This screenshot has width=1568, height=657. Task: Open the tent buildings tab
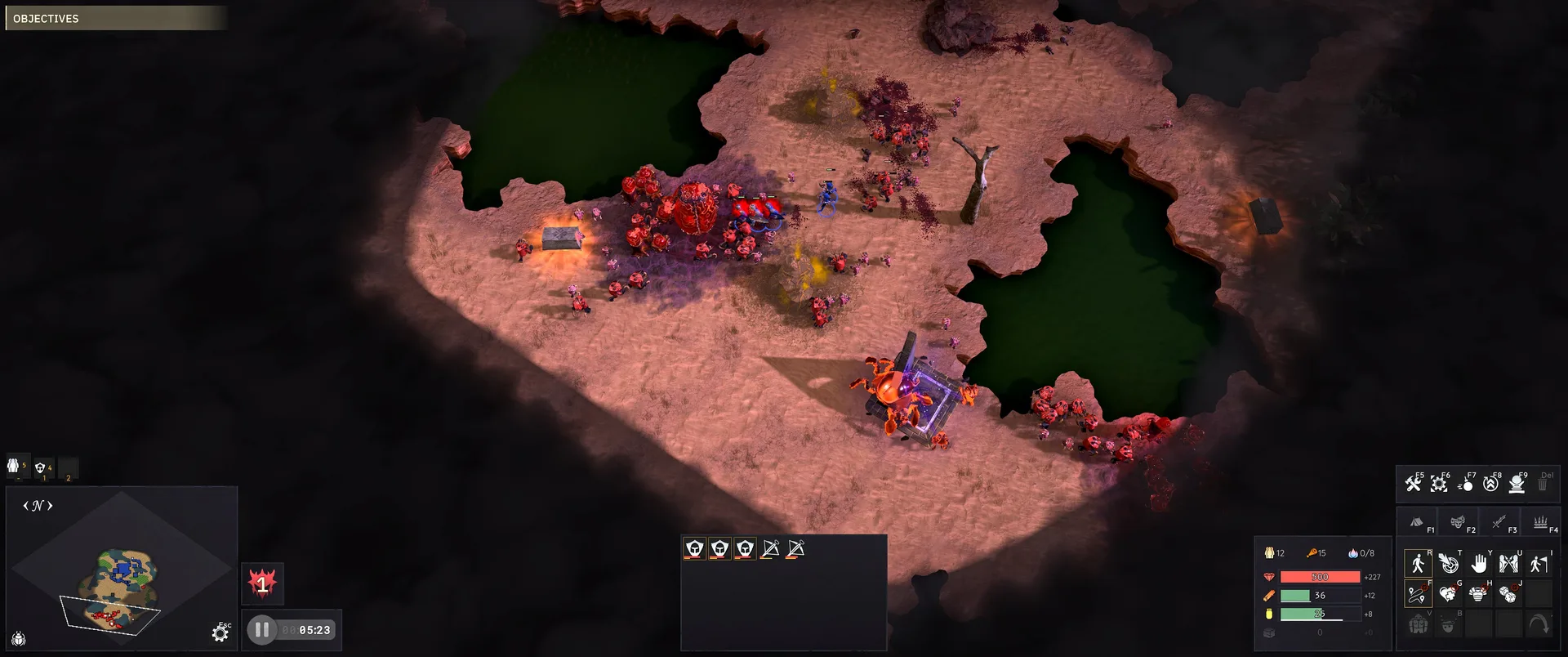pyautogui.click(x=1417, y=521)
